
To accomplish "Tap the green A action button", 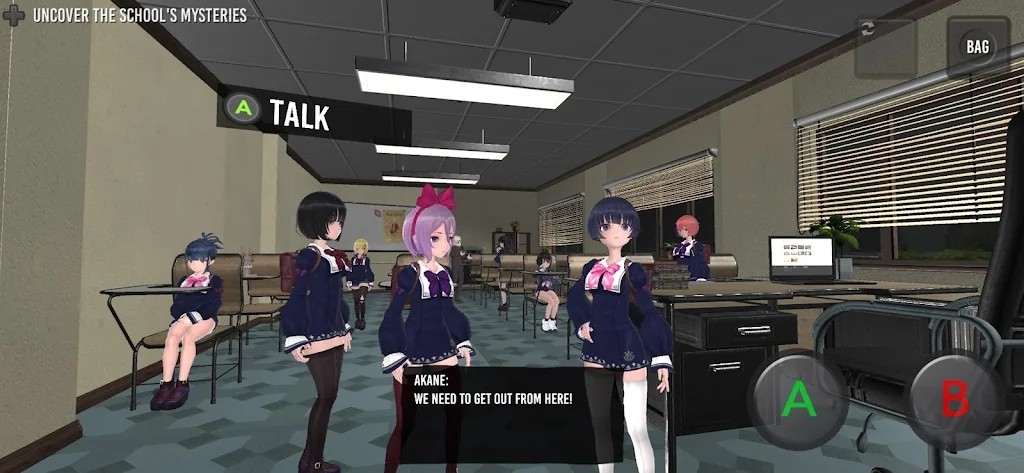I will click(799, 400).
